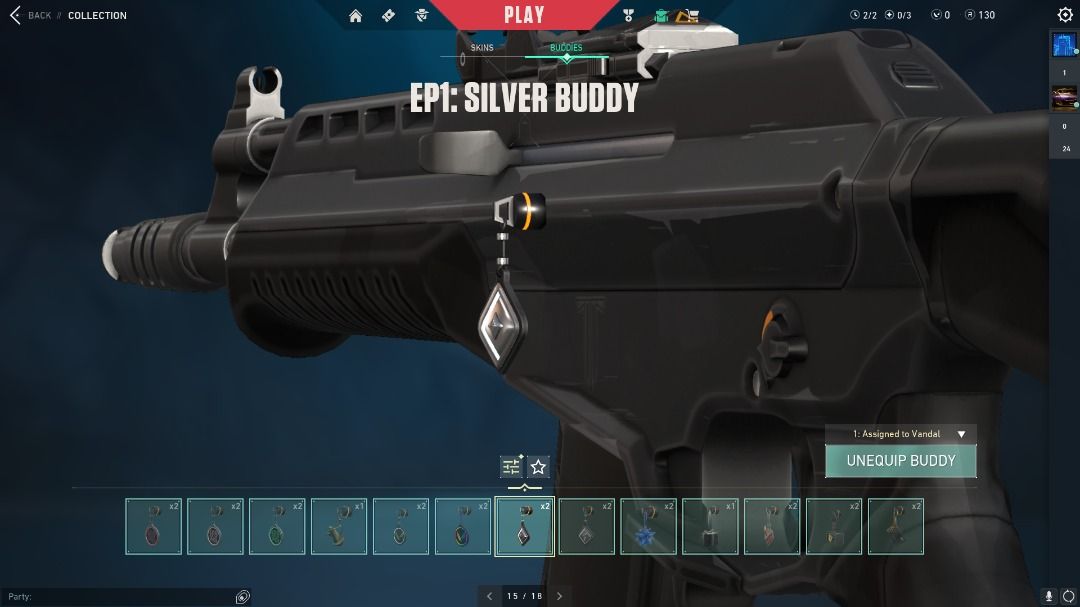Click the party invite icon
This screenshot has height=607, width=1080.
(x=242, y=596)
